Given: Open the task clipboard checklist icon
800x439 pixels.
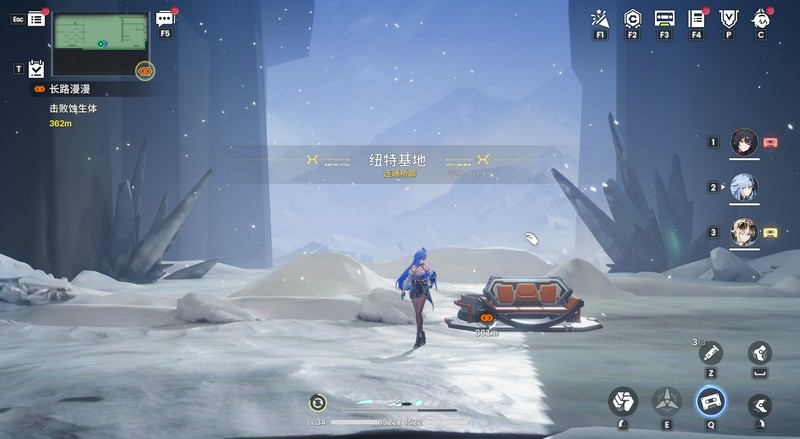Looking at the screenshot, I should pos(37,68).
